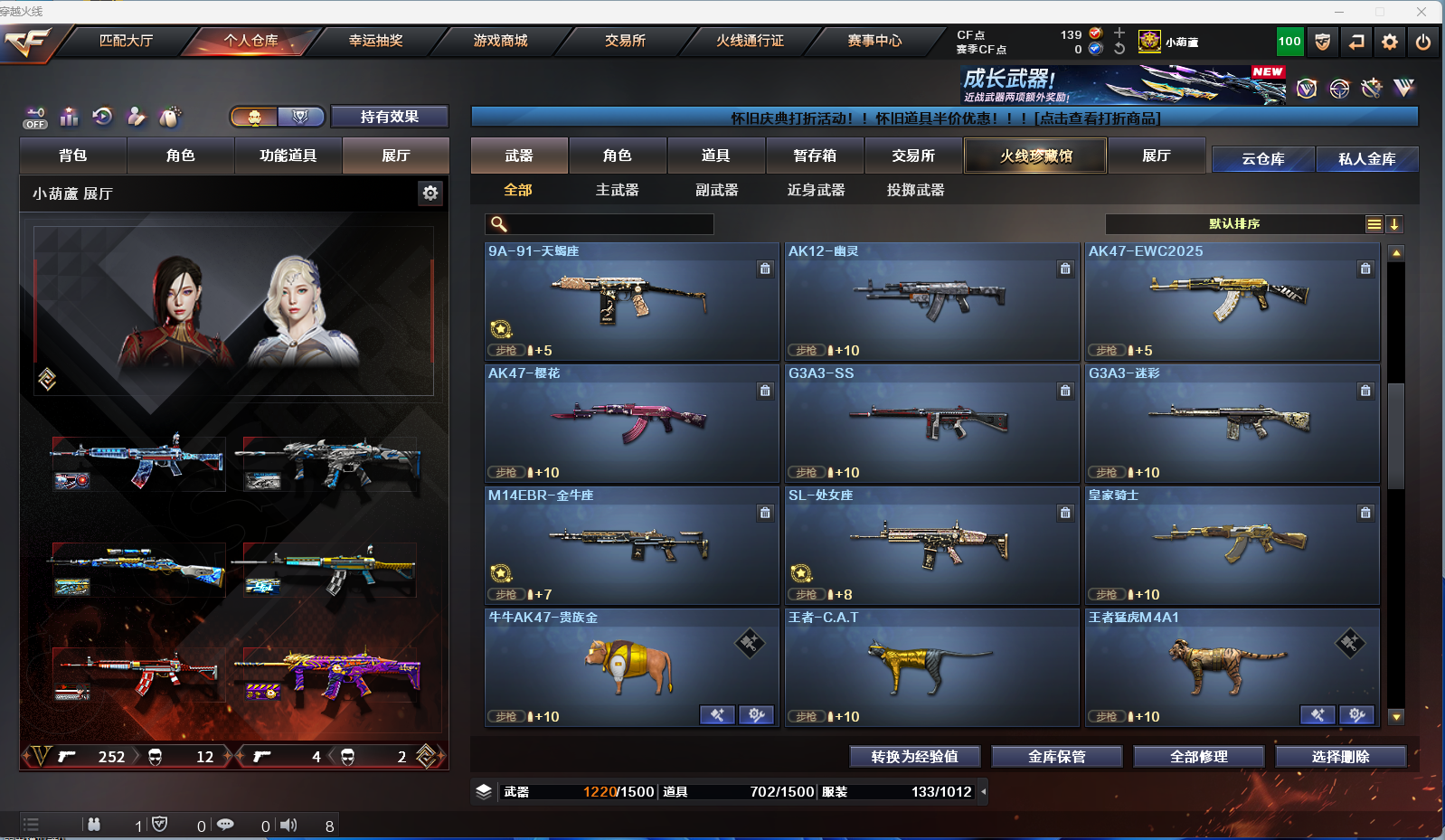The image size is (1445, 840).
Task: Show 近身武器 melee weapons
Action: point(816,190)
